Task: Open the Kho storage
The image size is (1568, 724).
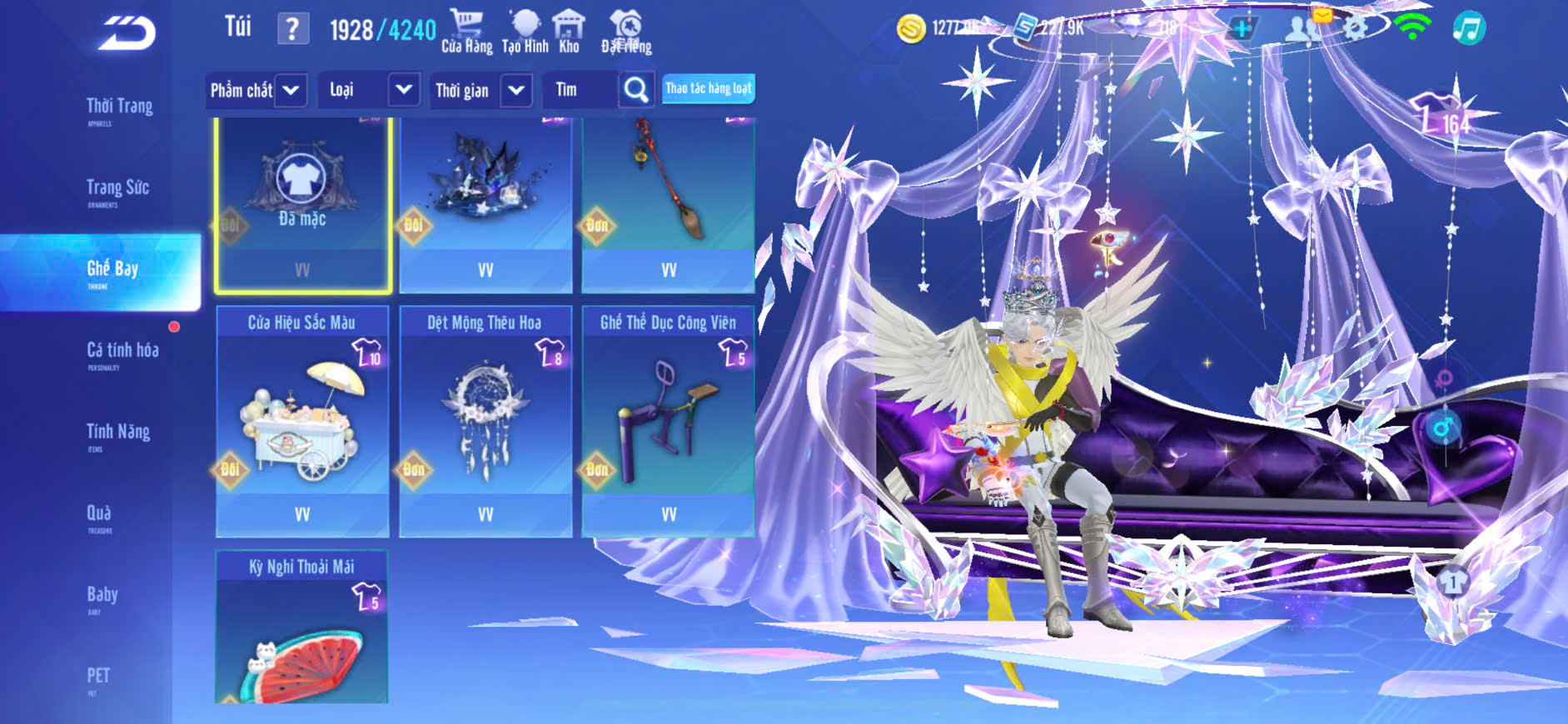Action: coord(569,32)
